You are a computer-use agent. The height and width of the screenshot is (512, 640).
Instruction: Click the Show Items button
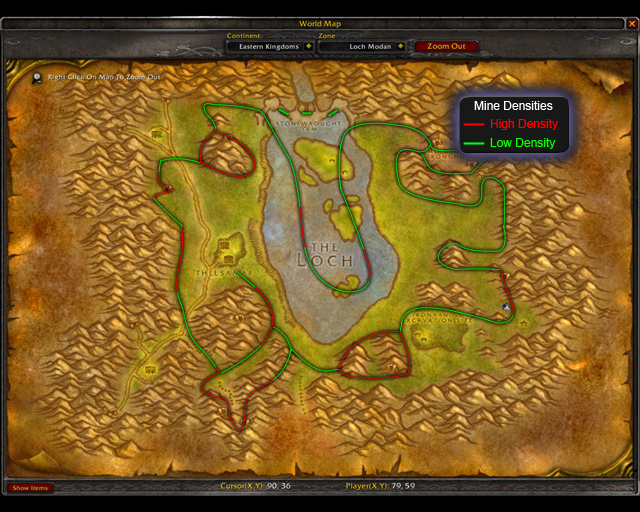point(30,488)
